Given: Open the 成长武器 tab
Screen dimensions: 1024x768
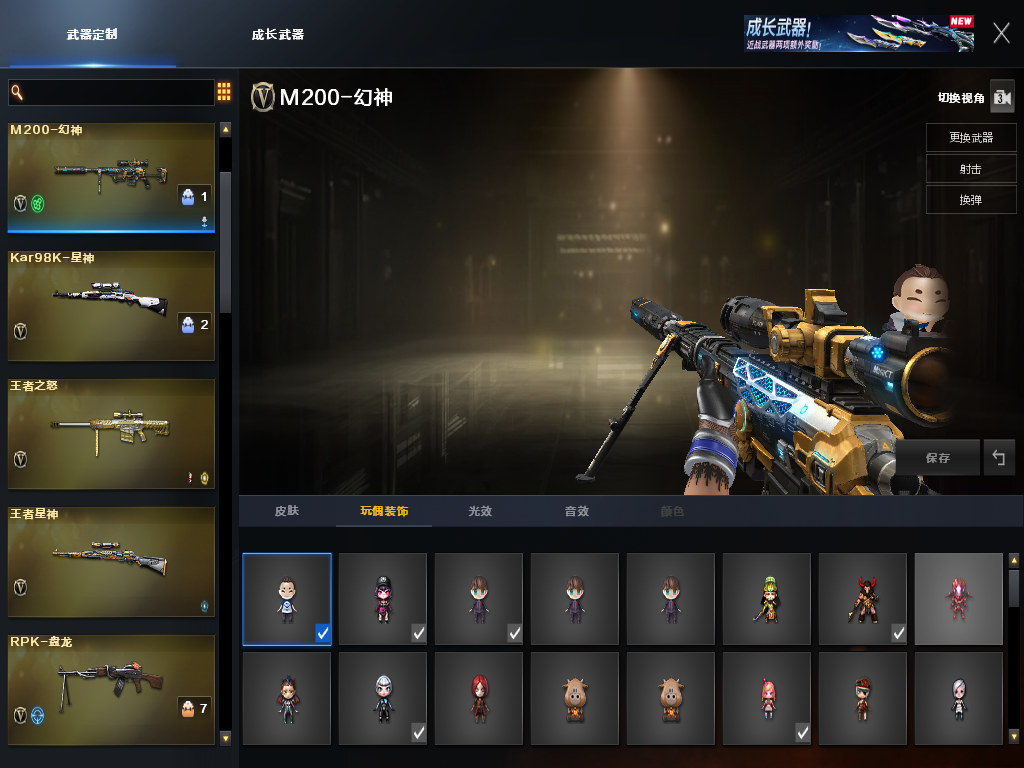Looking at the screenshot, I should click(277, 34).
